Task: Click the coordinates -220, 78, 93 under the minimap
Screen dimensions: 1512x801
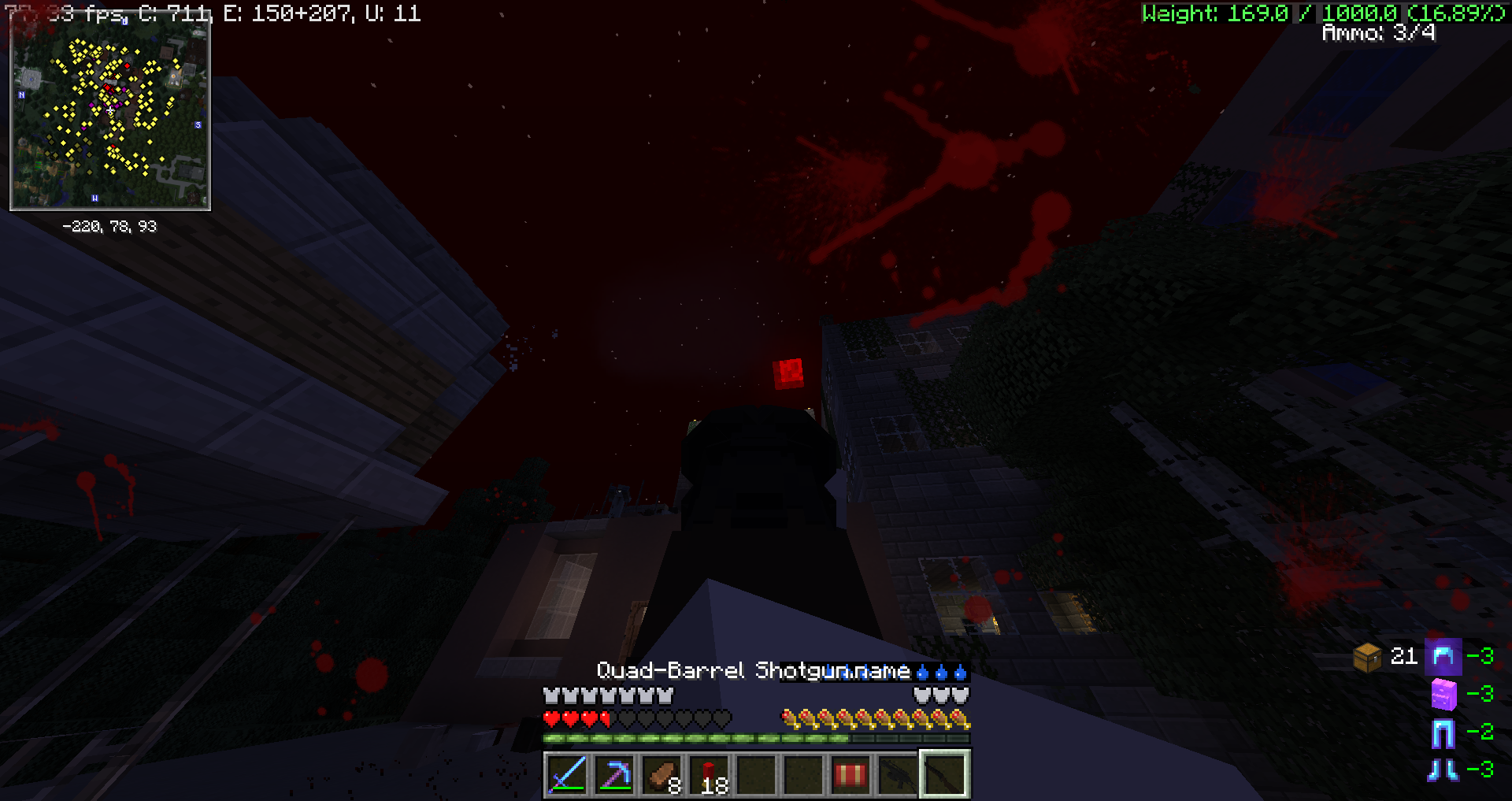Action: pos(110,227)
